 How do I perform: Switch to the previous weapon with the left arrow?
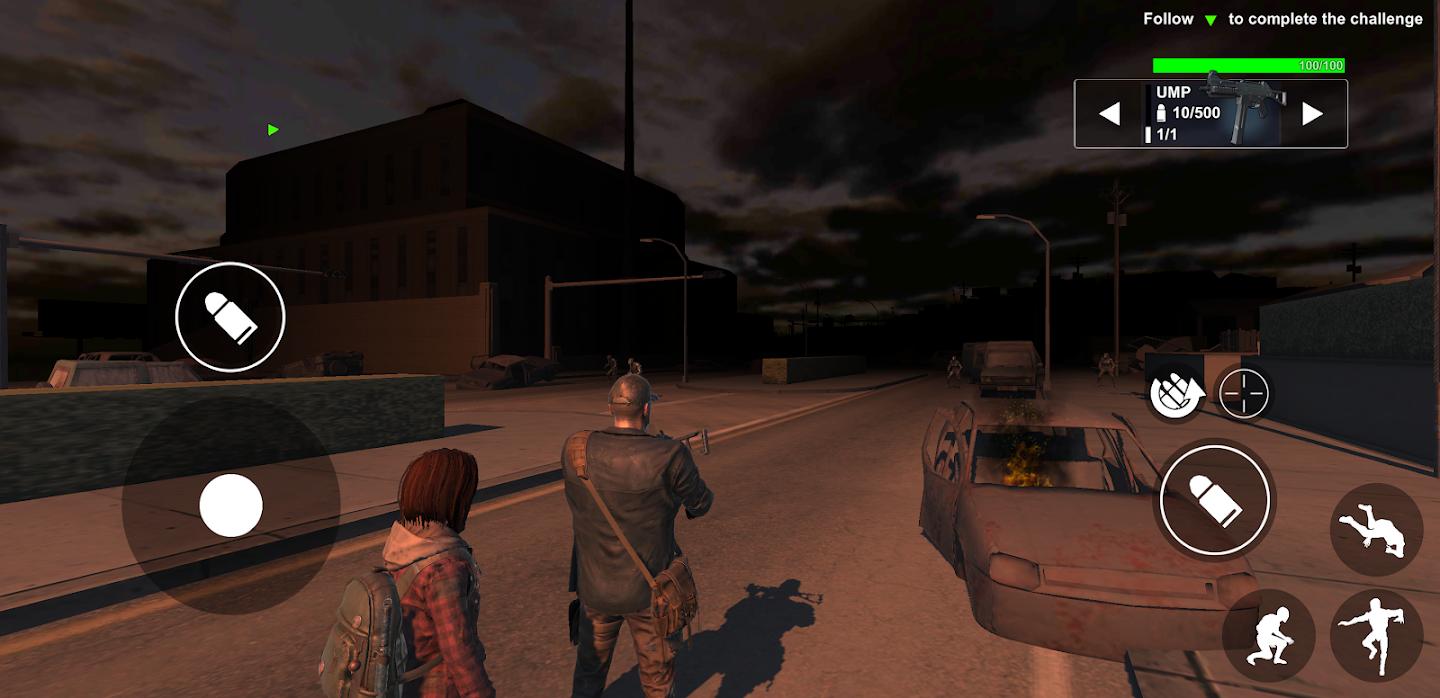pos(1109,114)
